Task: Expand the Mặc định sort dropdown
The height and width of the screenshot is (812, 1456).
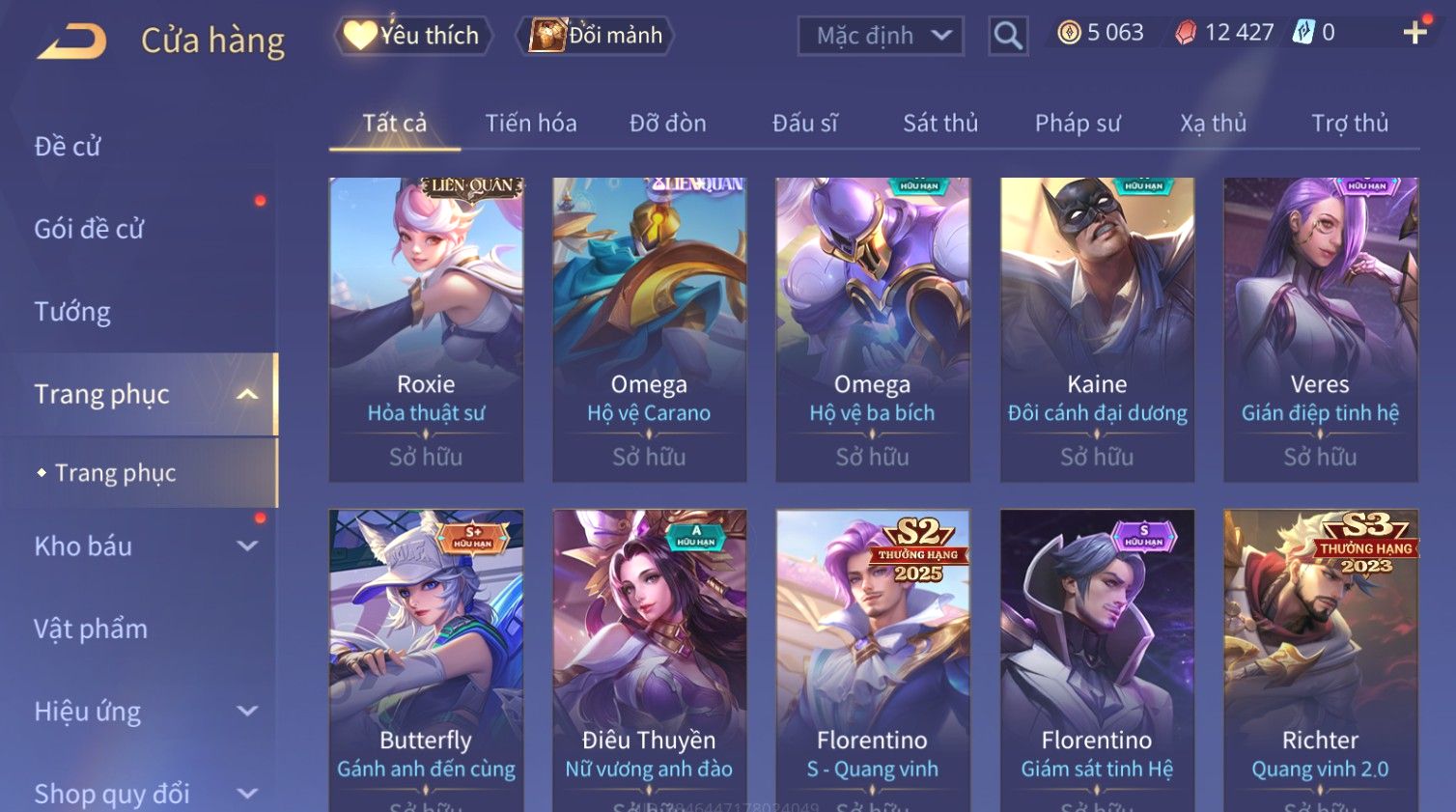Action: pyautogui.click(x=881, y=37)
